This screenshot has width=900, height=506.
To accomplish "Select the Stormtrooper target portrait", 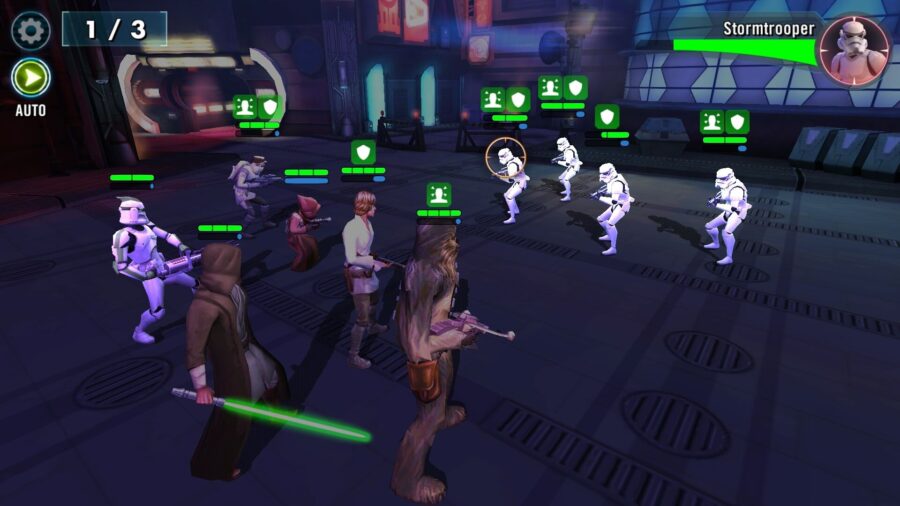I will click(856, 50).
